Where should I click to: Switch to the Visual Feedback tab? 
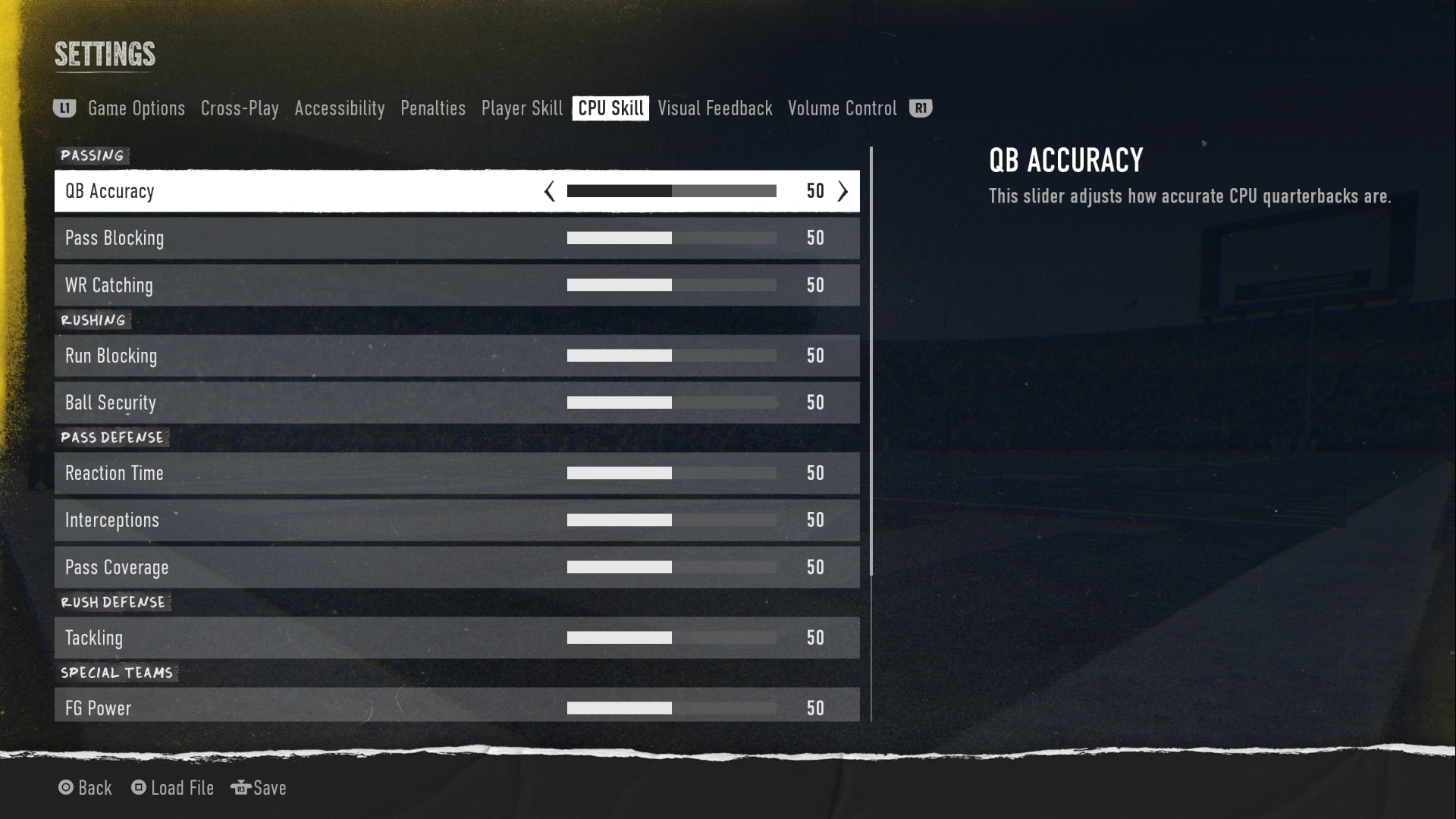(x=715, y=108)
